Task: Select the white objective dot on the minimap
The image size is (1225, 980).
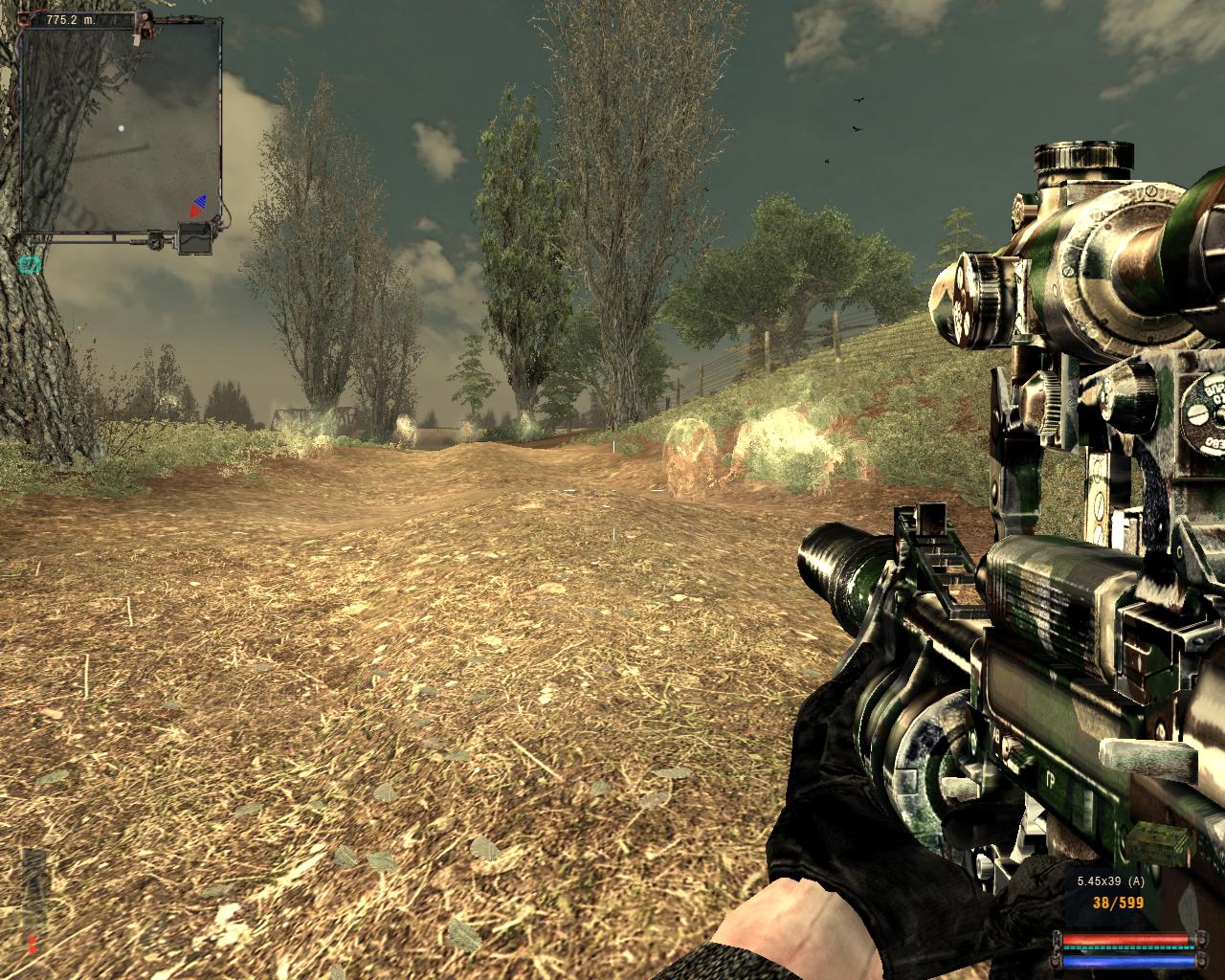Action: point(121,128)
